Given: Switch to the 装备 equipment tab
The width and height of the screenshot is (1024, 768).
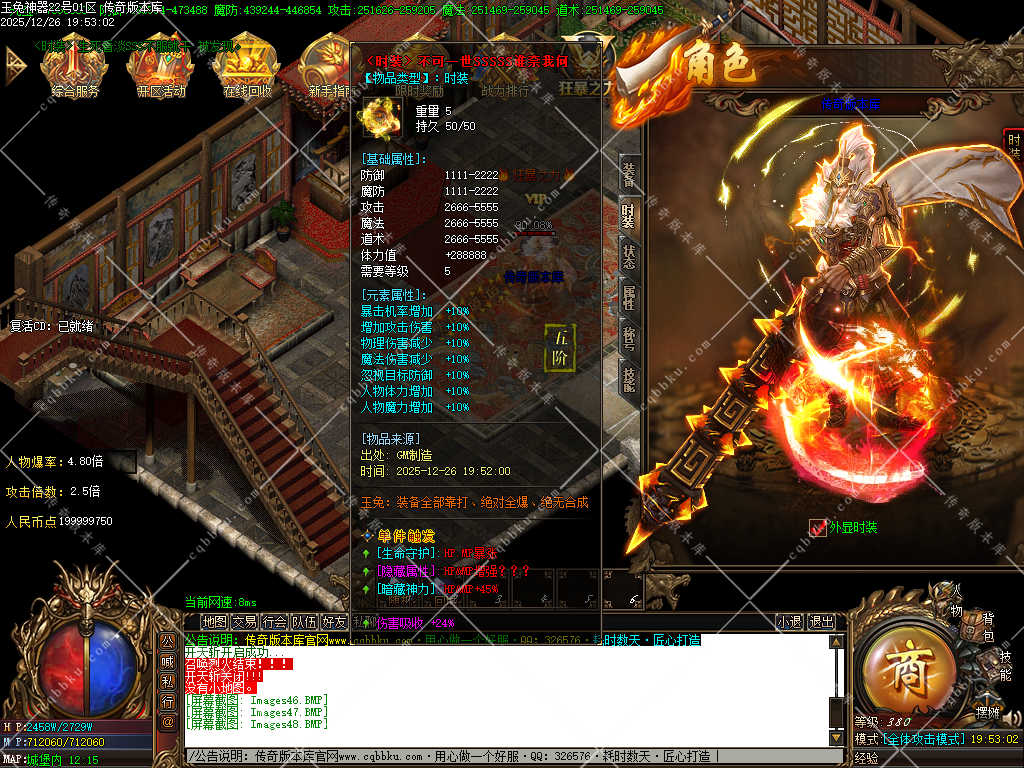Looking at the screenshot, I should [x=628, y=173].
